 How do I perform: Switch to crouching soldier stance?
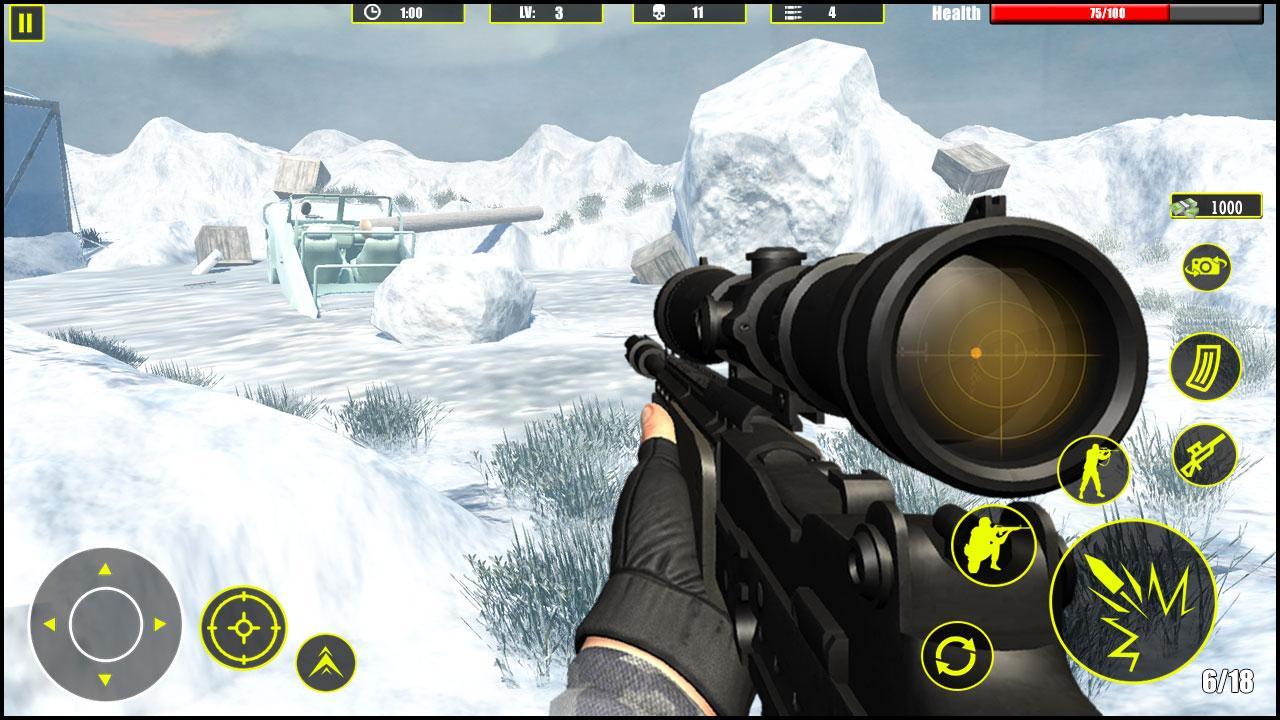point(993,545)
